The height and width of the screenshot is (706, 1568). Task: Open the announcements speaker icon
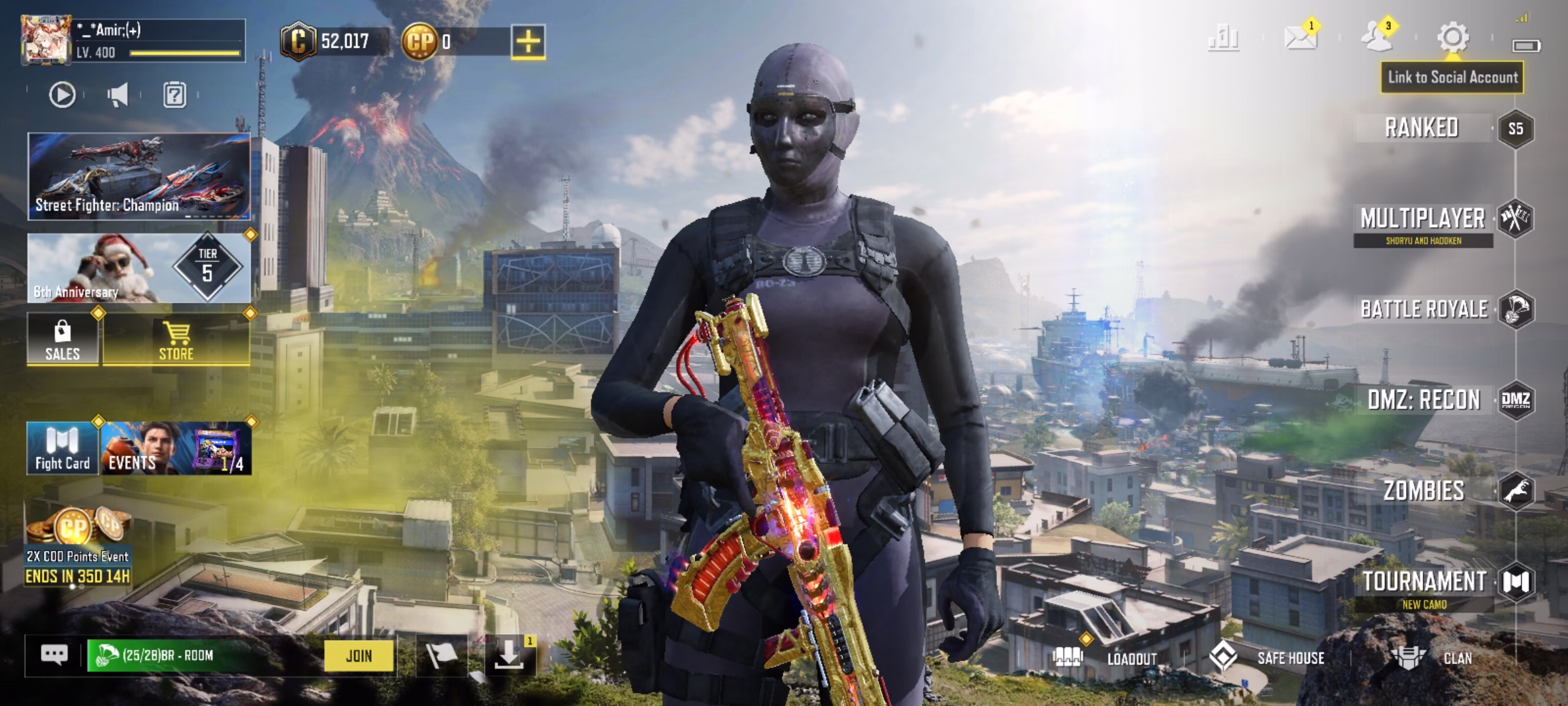pos(117,93)
